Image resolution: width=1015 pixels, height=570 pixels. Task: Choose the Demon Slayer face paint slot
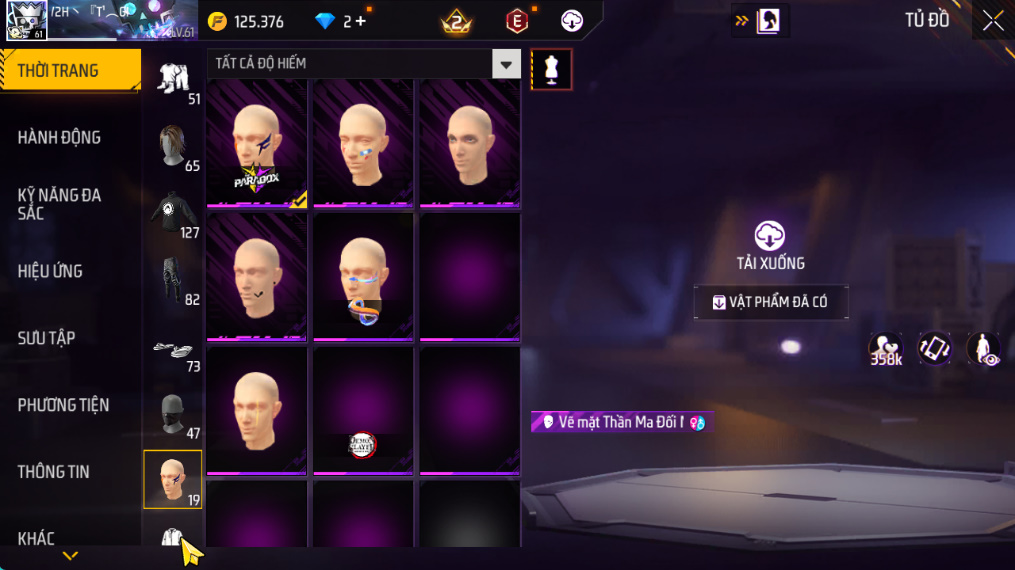click(x=363, y=411)
